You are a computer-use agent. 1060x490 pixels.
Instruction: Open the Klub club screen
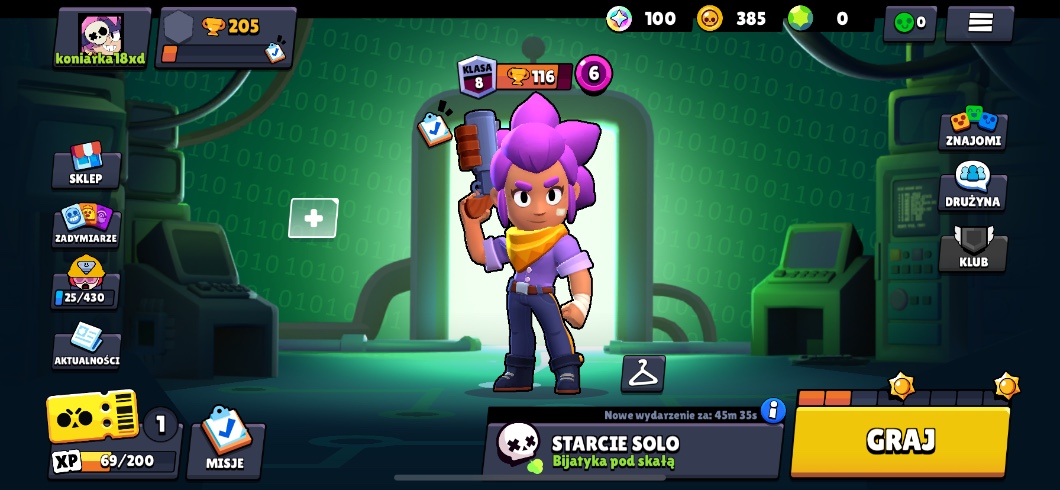[973, 249]
